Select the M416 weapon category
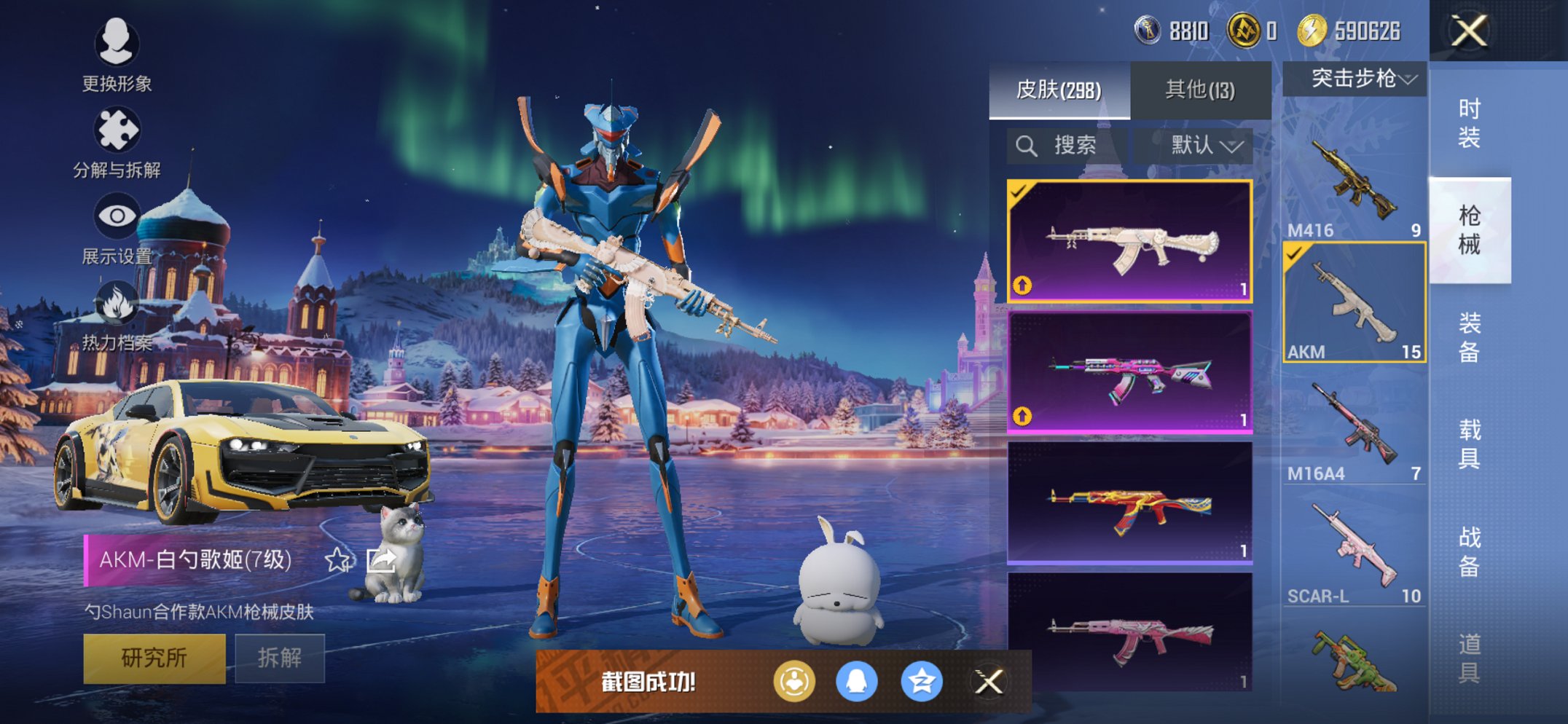The image size is (1568, 724). [1354, 182]
